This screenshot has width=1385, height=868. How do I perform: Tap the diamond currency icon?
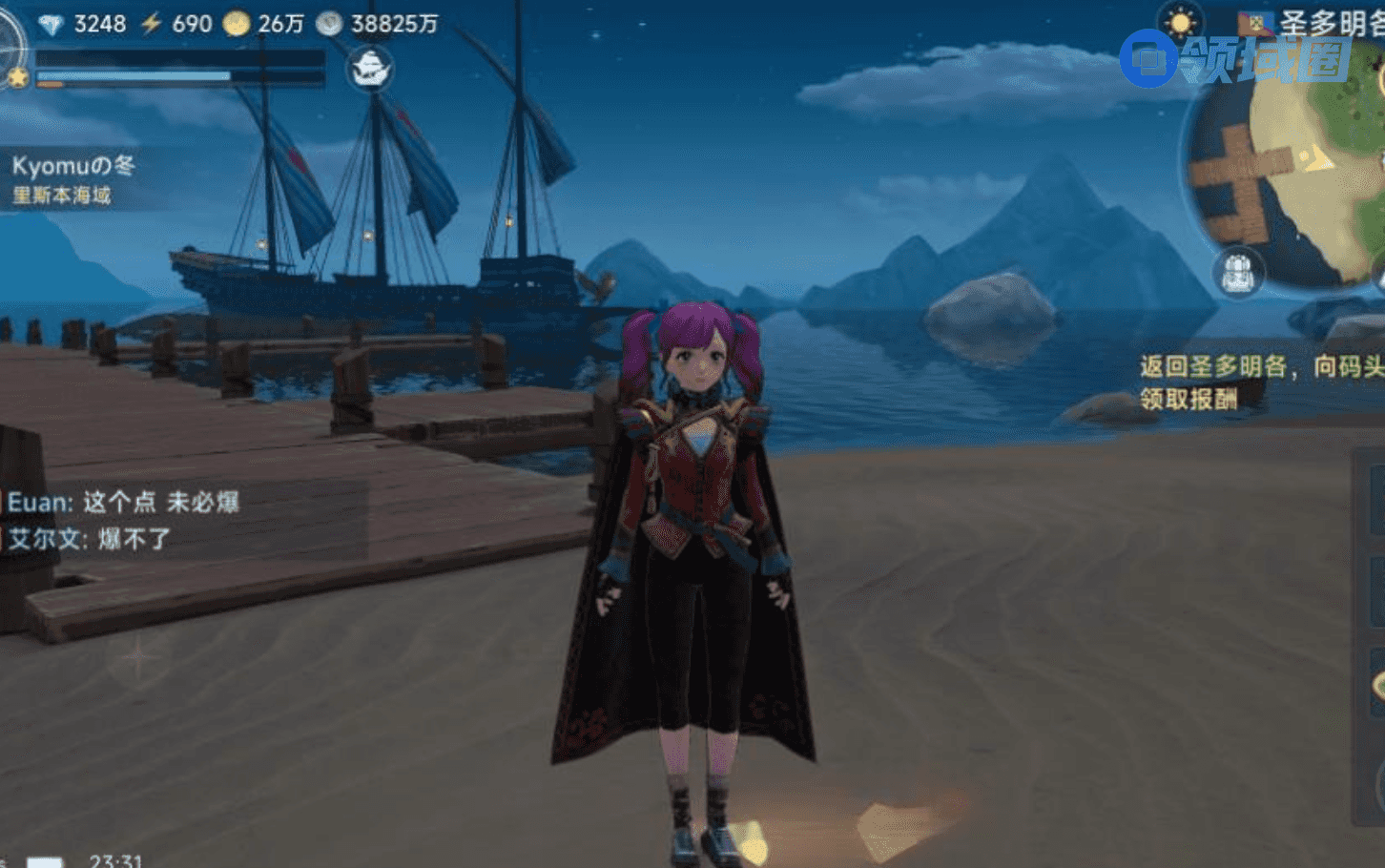pos(52,24)
